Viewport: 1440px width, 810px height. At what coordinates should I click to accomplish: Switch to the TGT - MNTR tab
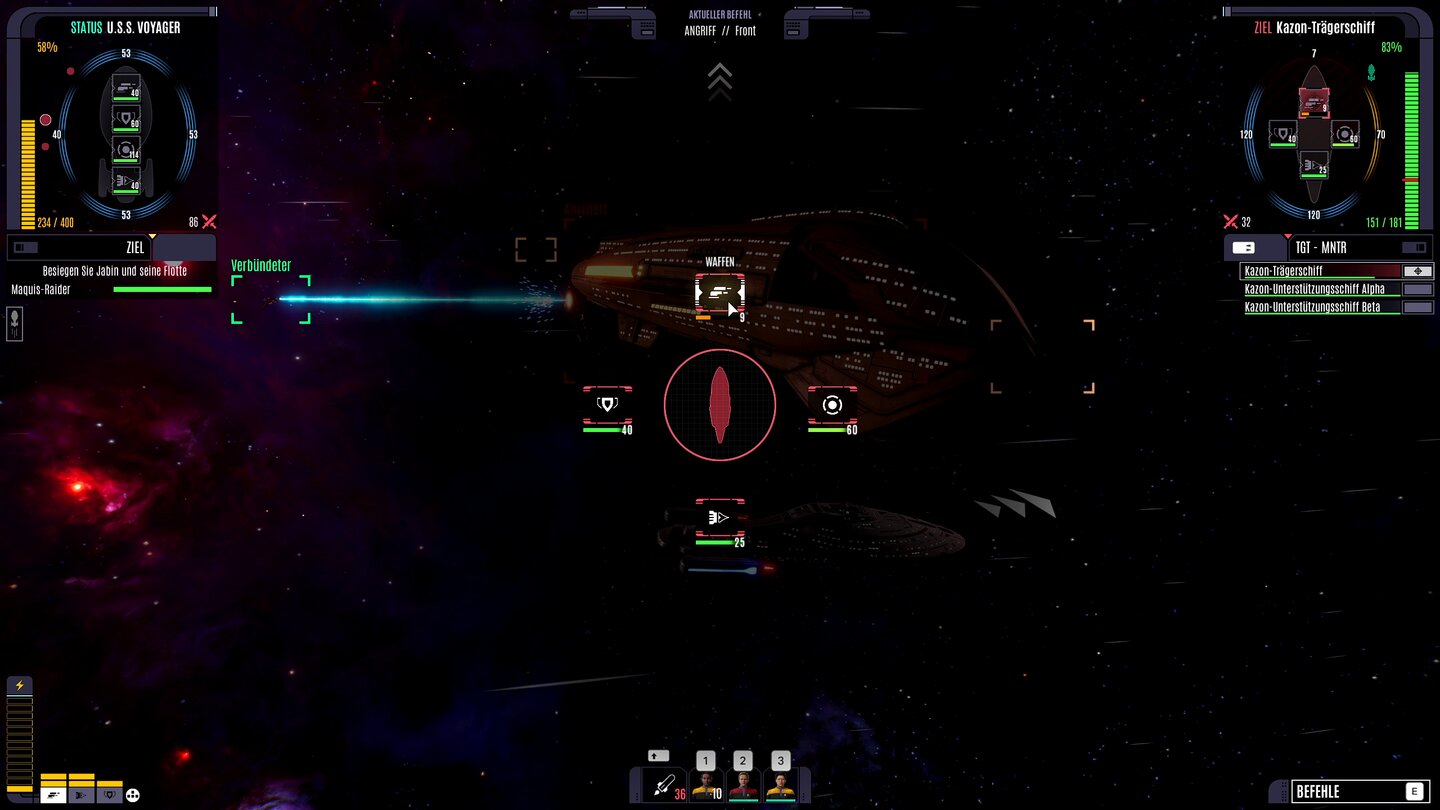click(1320, 247)
